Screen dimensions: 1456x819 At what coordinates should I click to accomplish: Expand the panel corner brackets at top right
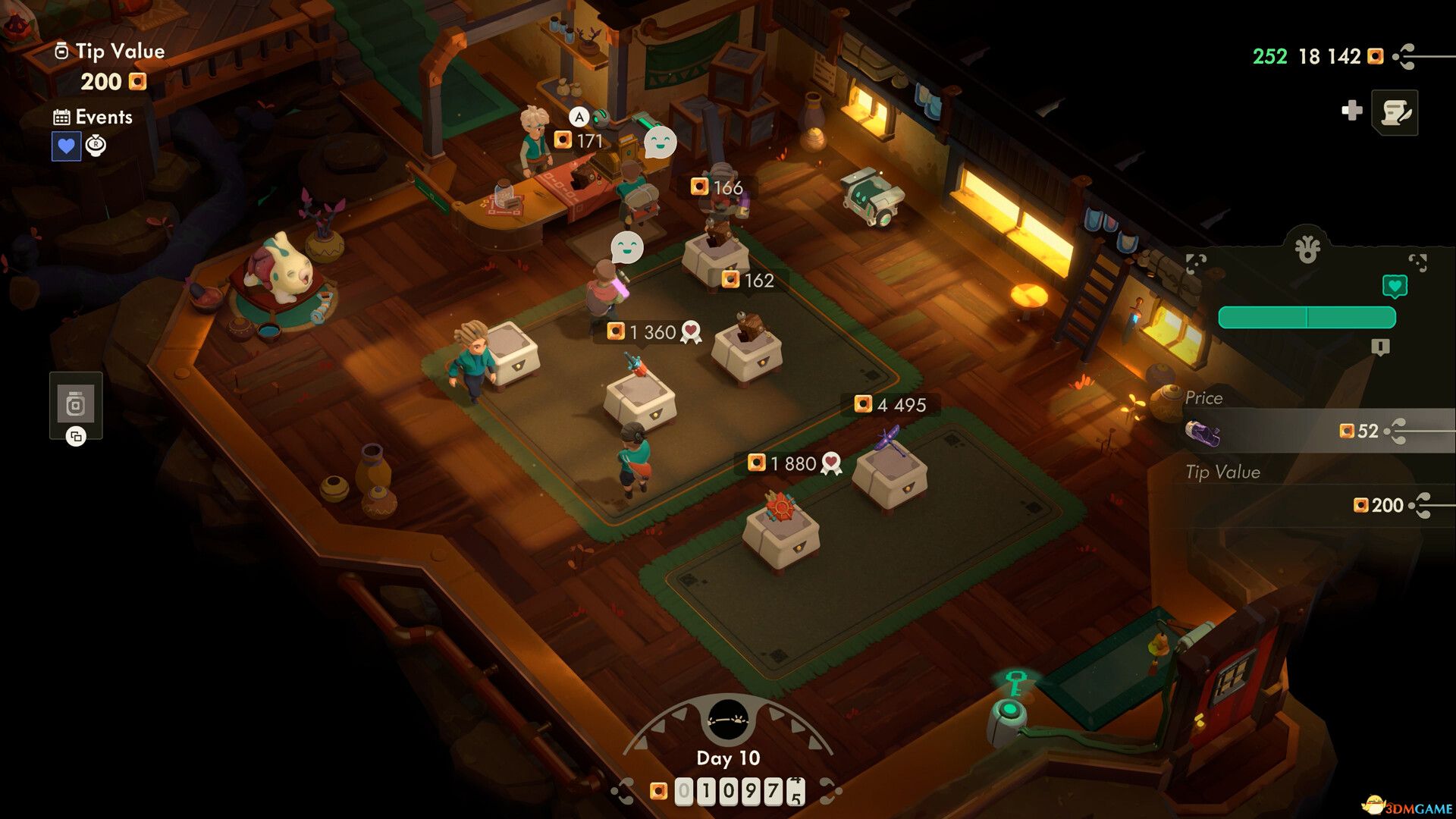[x=1418, y=261]
